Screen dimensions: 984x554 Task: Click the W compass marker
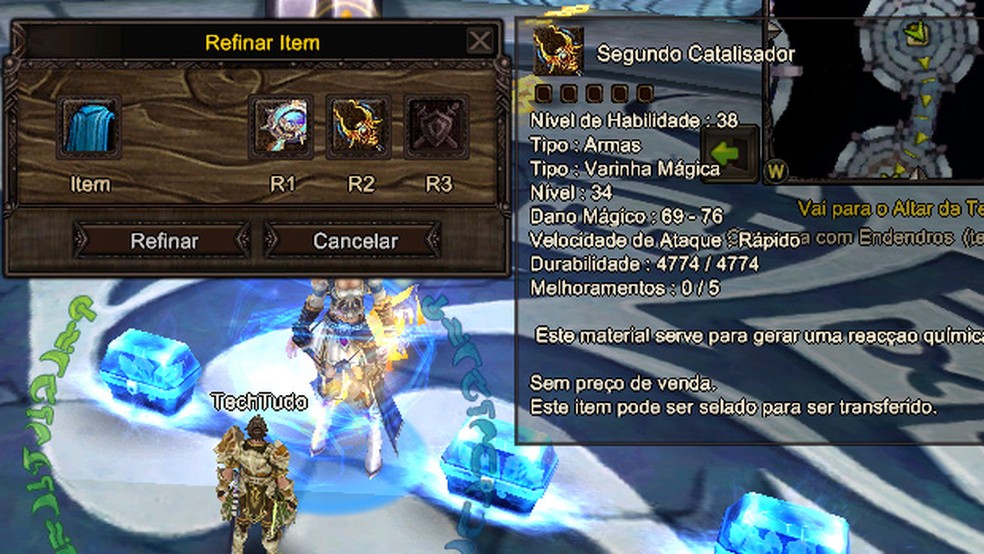(776, 170)
